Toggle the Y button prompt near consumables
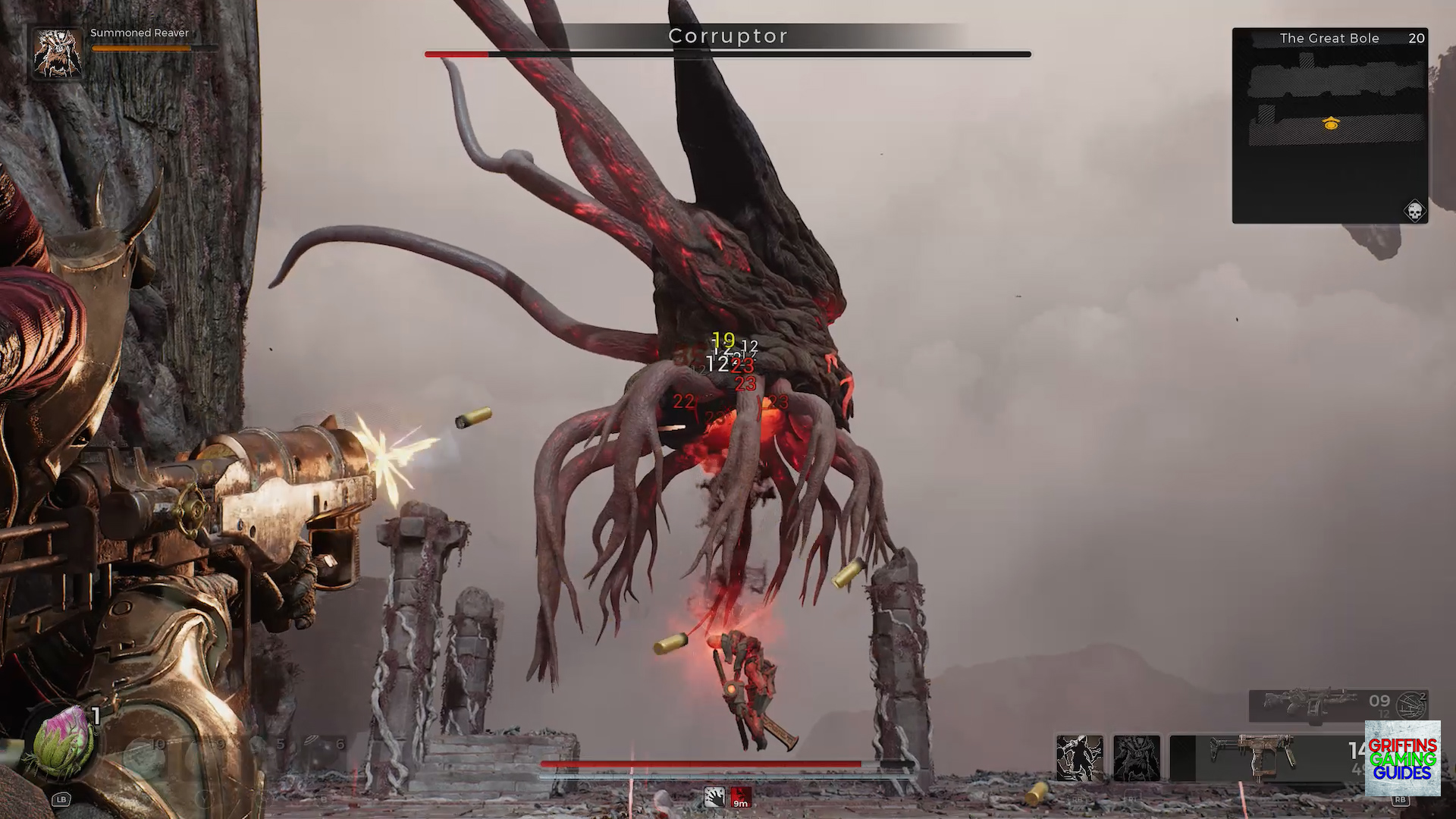This screenshot has height=819, width=1456. [205, 799]
